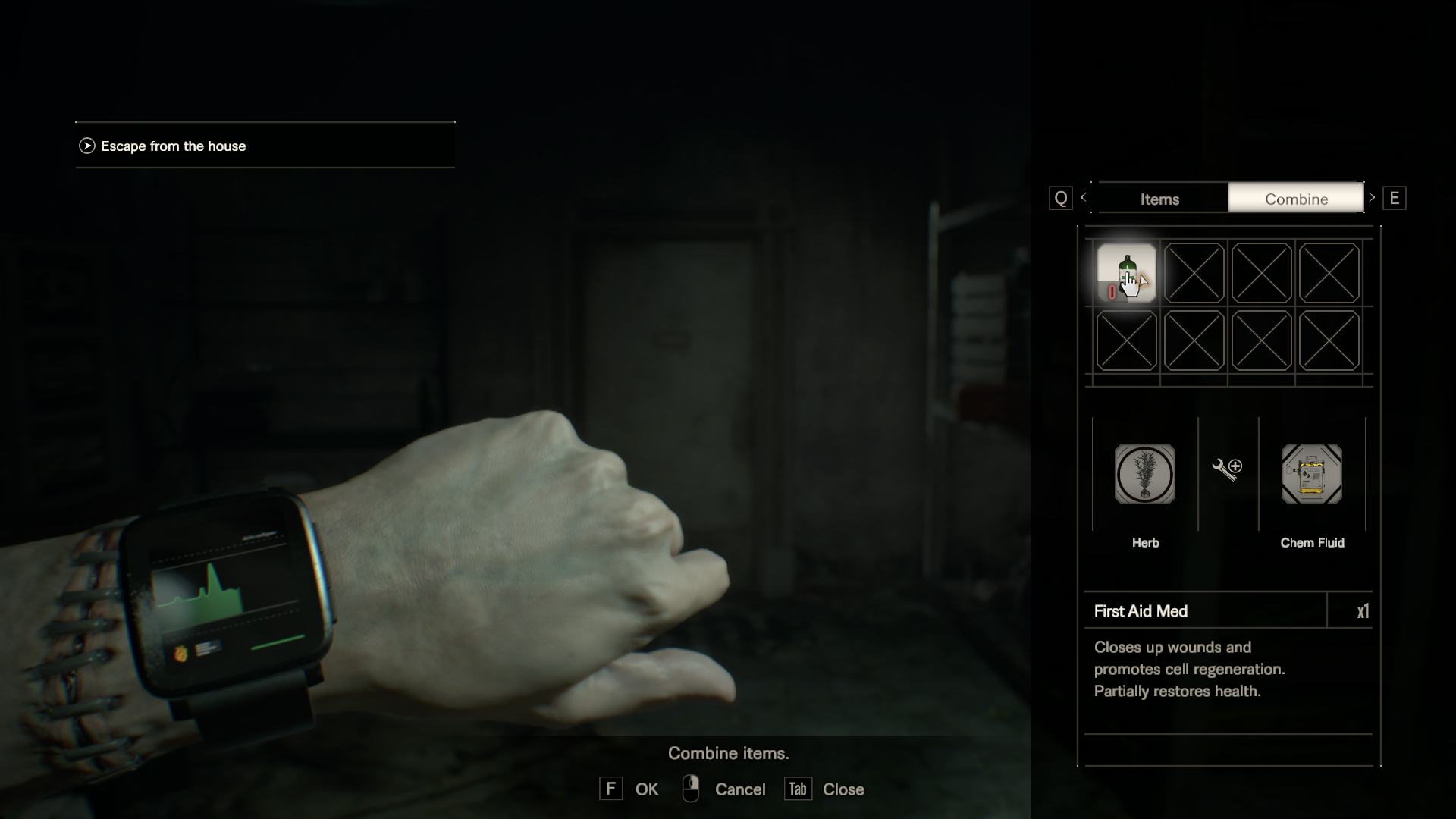Screen dimensions: 1456x819
Task: Click the x1 quantity counter for First Aid Med
Action: tap(1361, 611)
